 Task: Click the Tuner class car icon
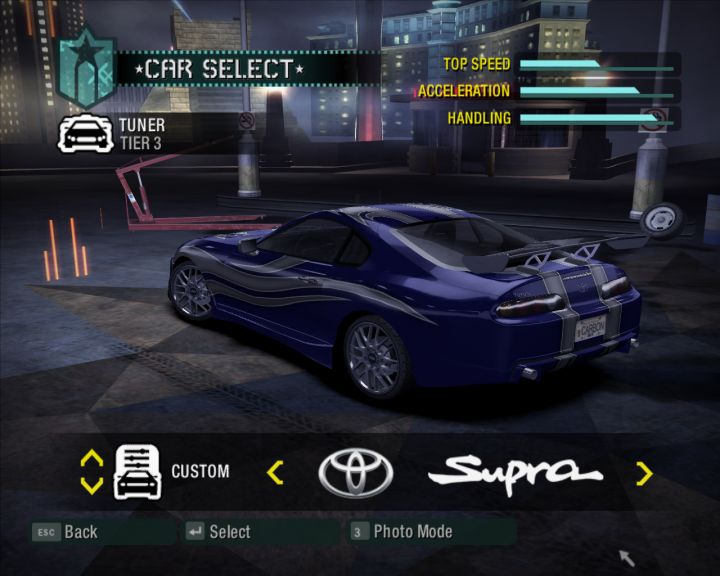tap(85, 133)
